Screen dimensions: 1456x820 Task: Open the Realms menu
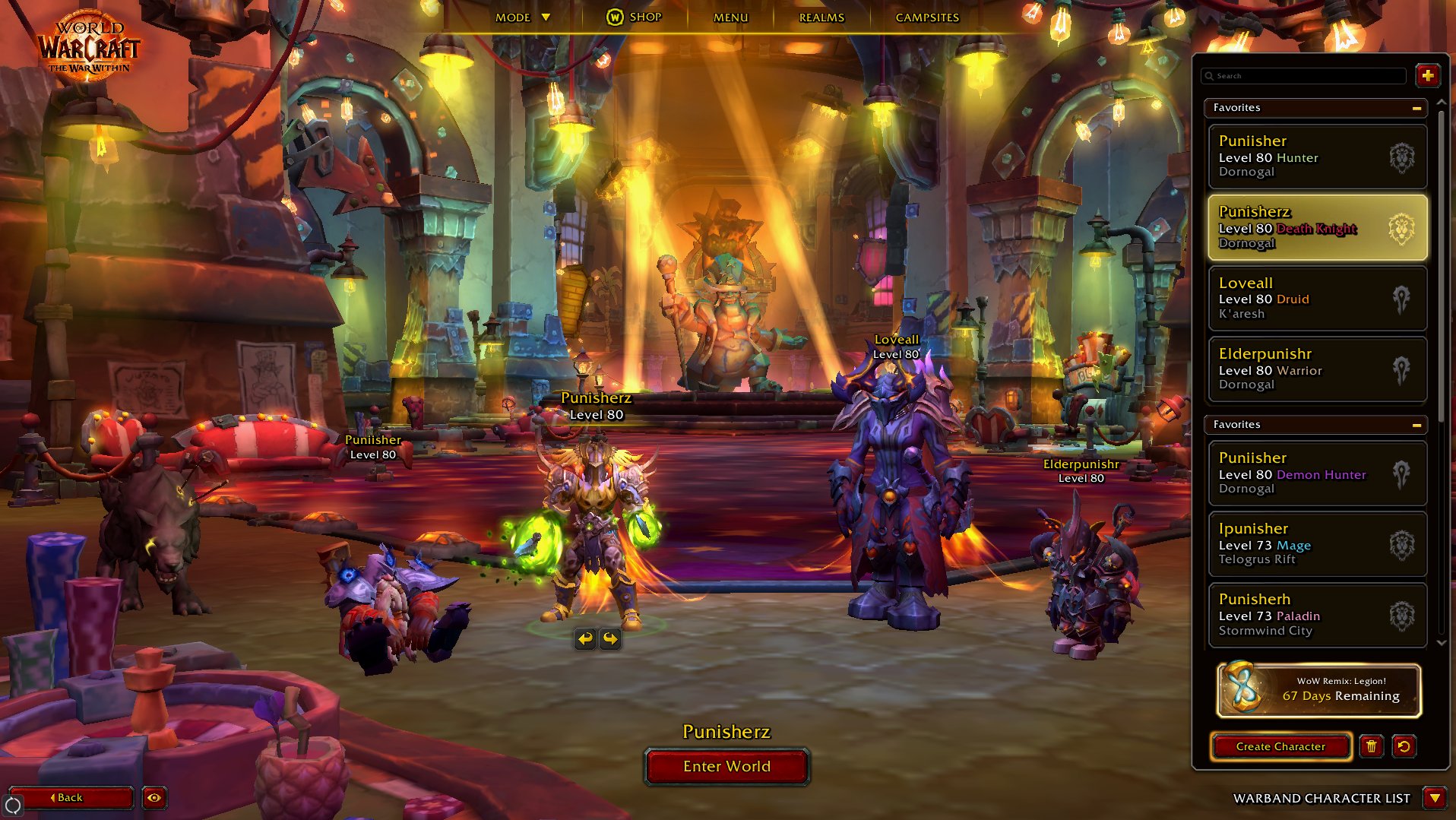click(x=821, y=17)
